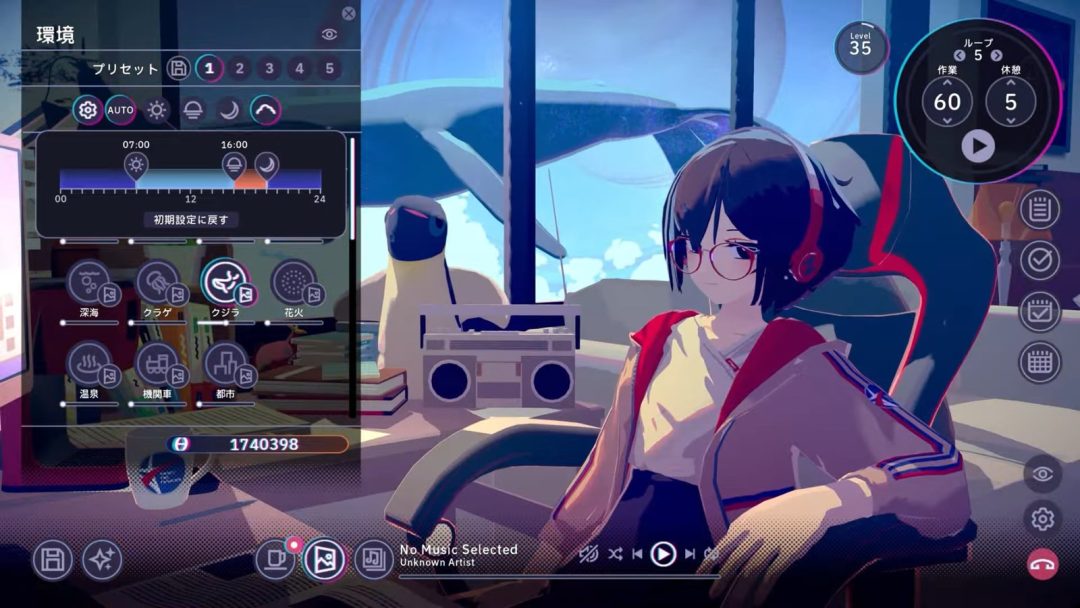Close the 環境 environment panel
This screenshot has width=1080, height=608.
[348, 14]
